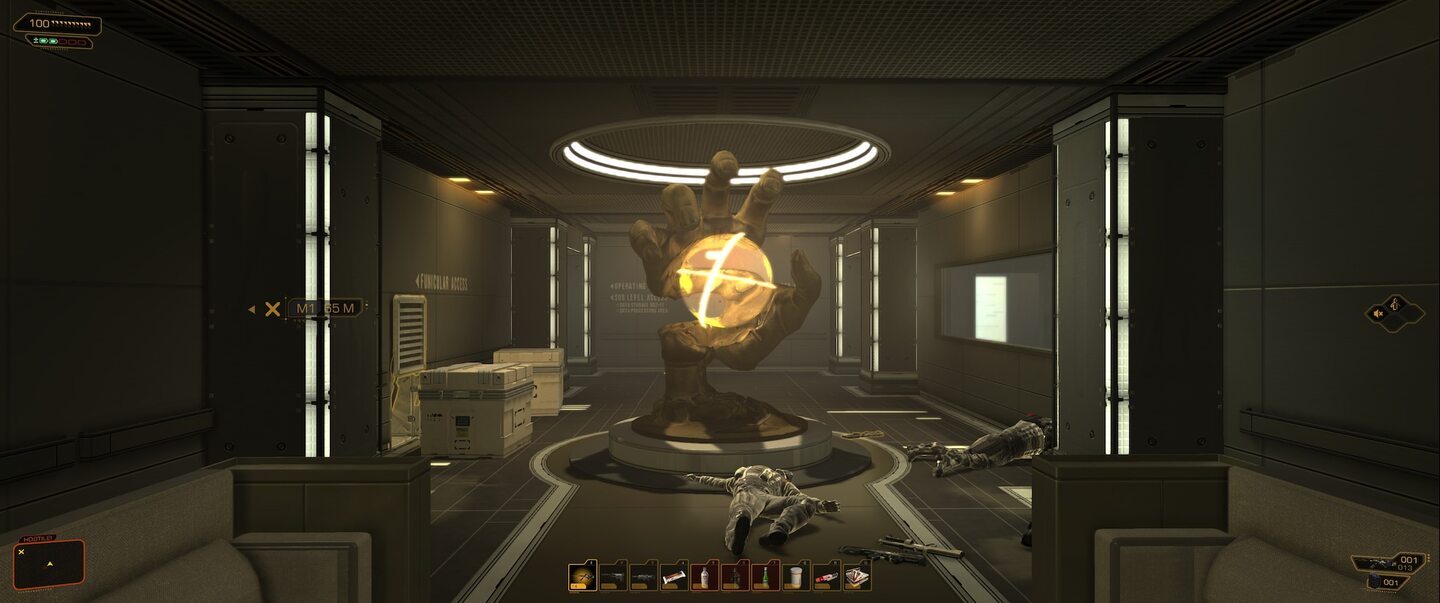Select the first highlighted hotbar slot
Viewport: 1440px width, 603px height.
tap(582, 577)
